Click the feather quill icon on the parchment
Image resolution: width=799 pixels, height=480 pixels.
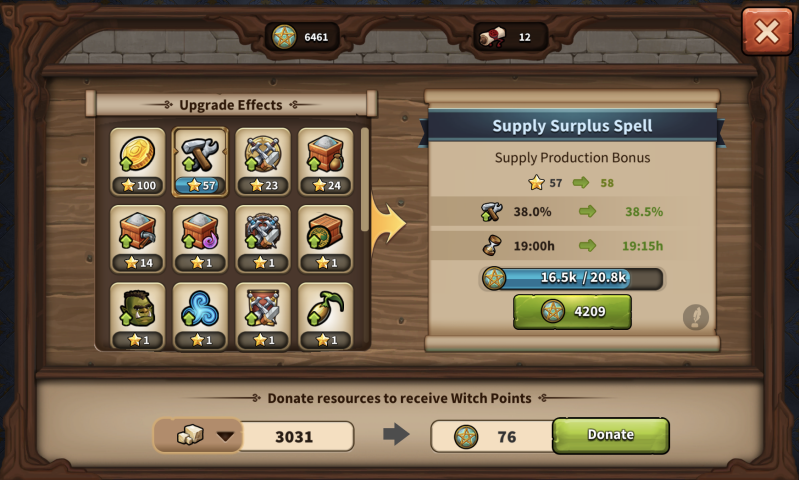[x=696, y=317]
